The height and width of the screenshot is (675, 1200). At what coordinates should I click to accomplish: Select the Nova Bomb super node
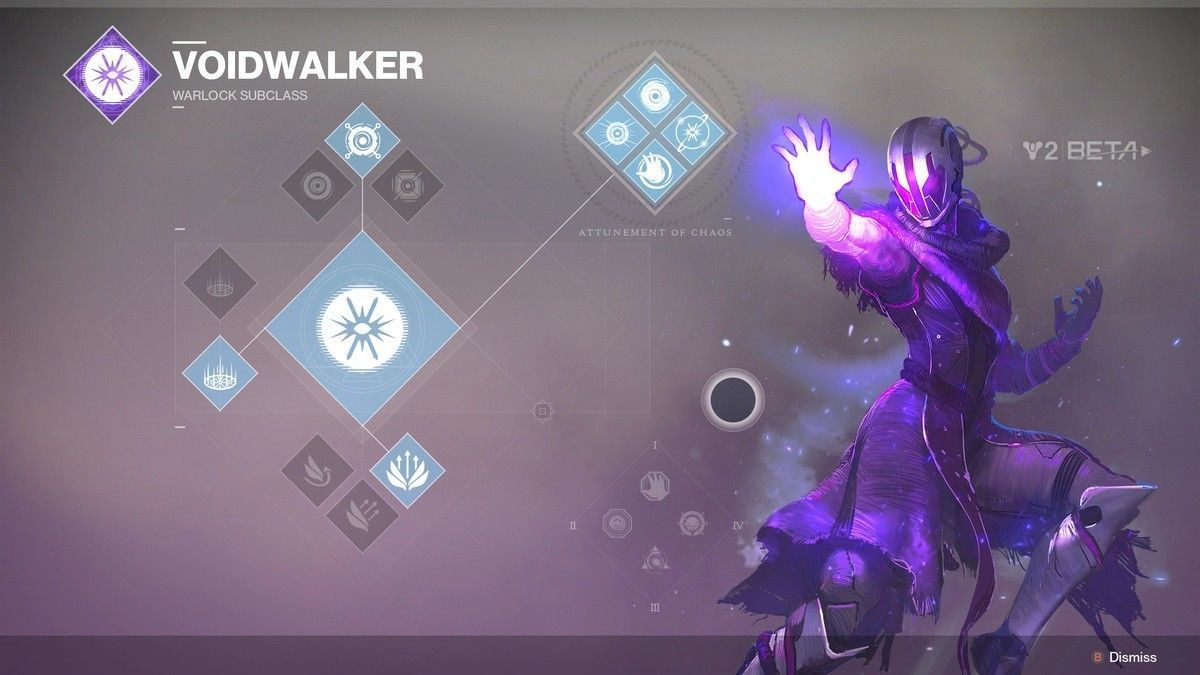point(362,329)
